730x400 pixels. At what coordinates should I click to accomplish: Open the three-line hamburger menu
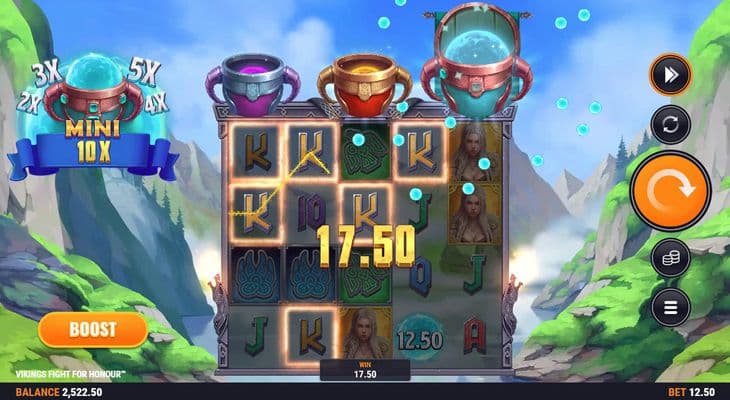670,306
